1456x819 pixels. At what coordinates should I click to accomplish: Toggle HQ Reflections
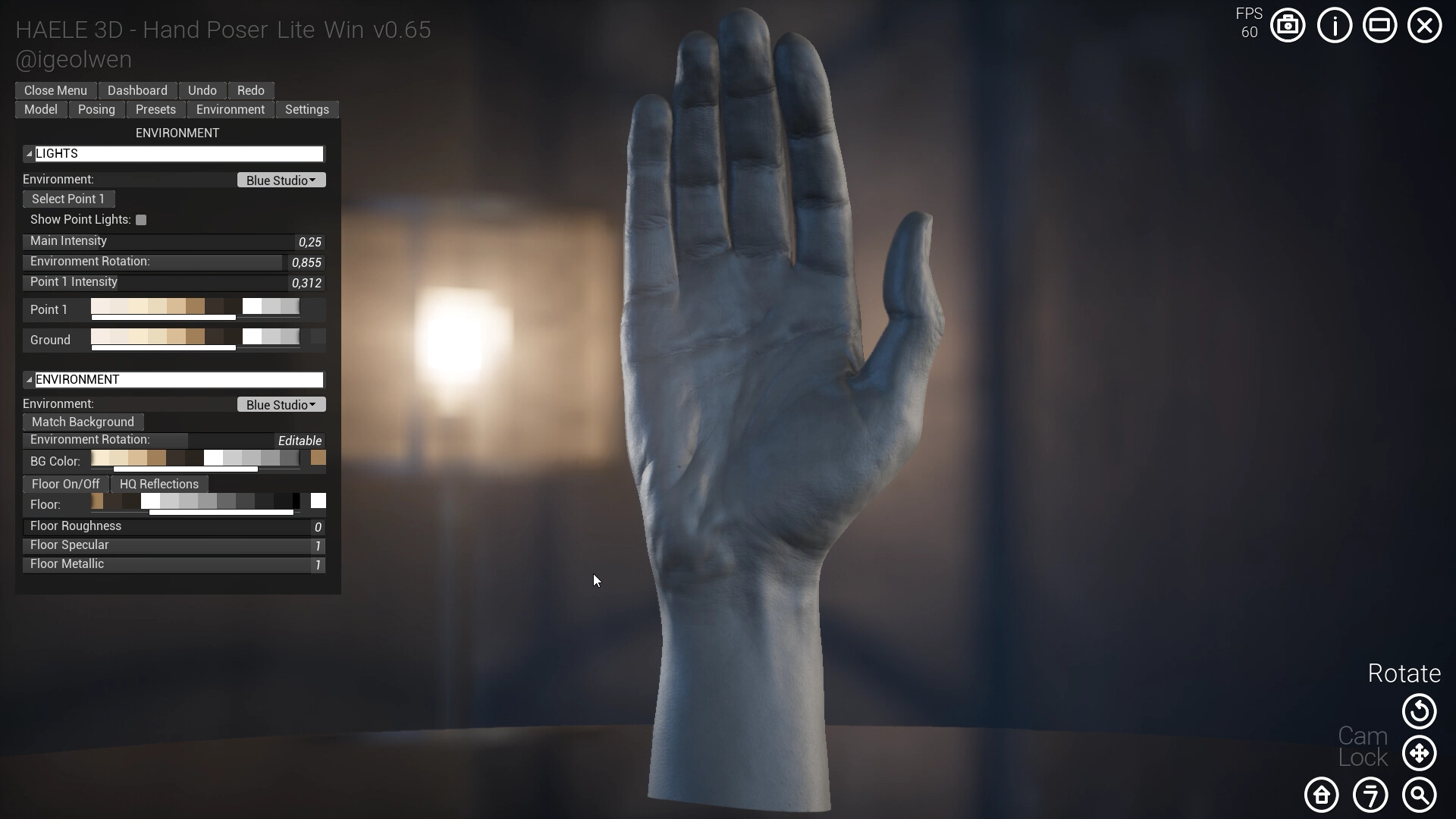click(158, 484)
